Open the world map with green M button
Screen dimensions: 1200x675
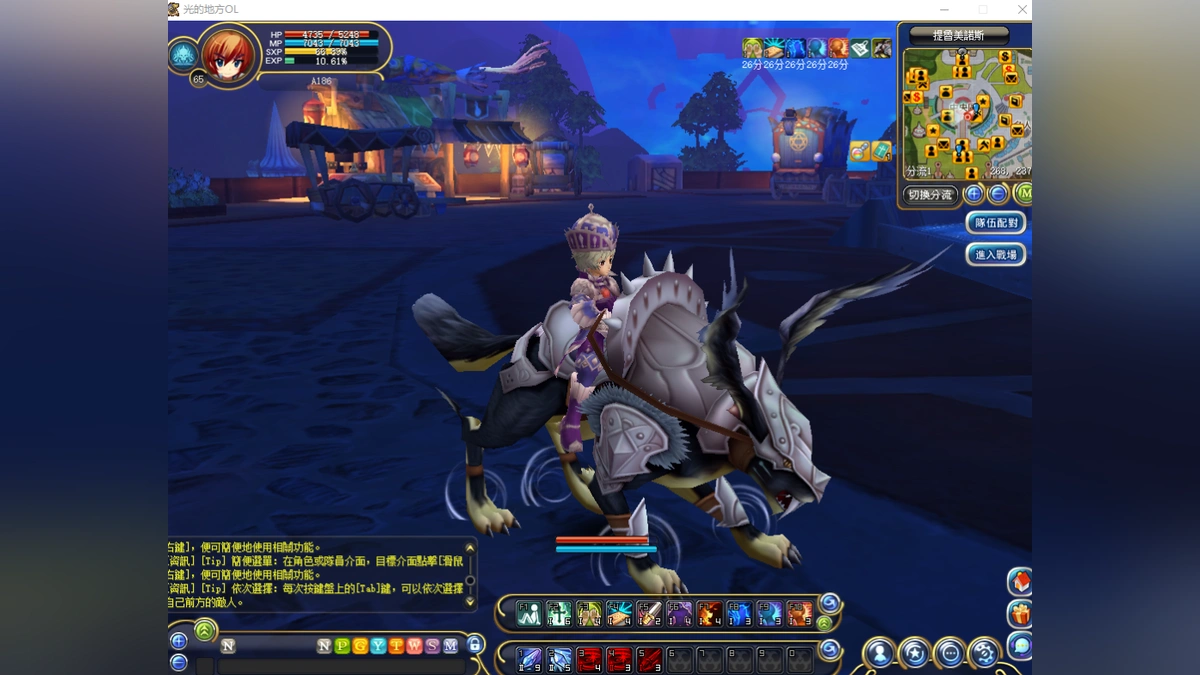(x=1022, y=194)
